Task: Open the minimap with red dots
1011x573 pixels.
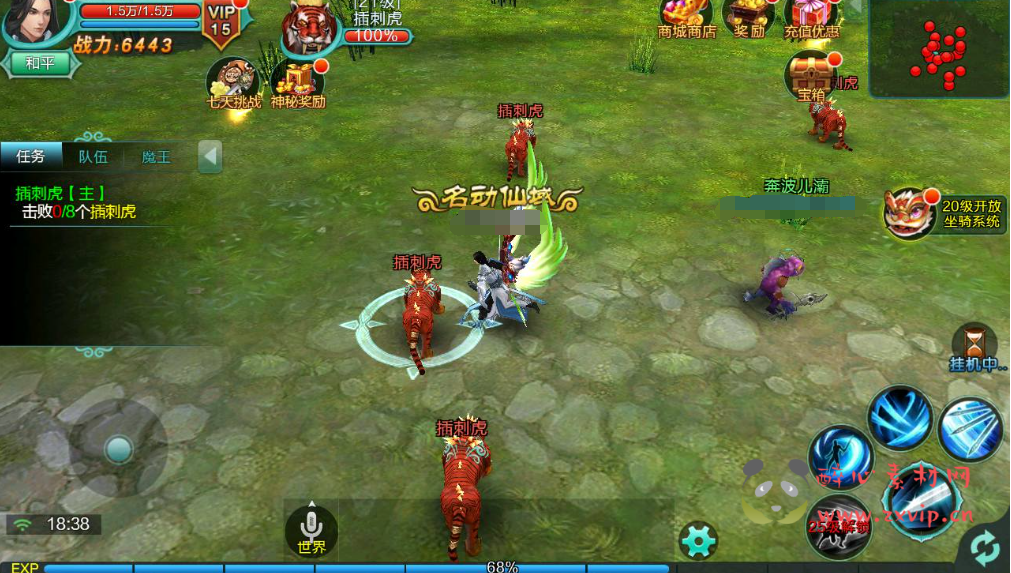Action: [939, 49]
